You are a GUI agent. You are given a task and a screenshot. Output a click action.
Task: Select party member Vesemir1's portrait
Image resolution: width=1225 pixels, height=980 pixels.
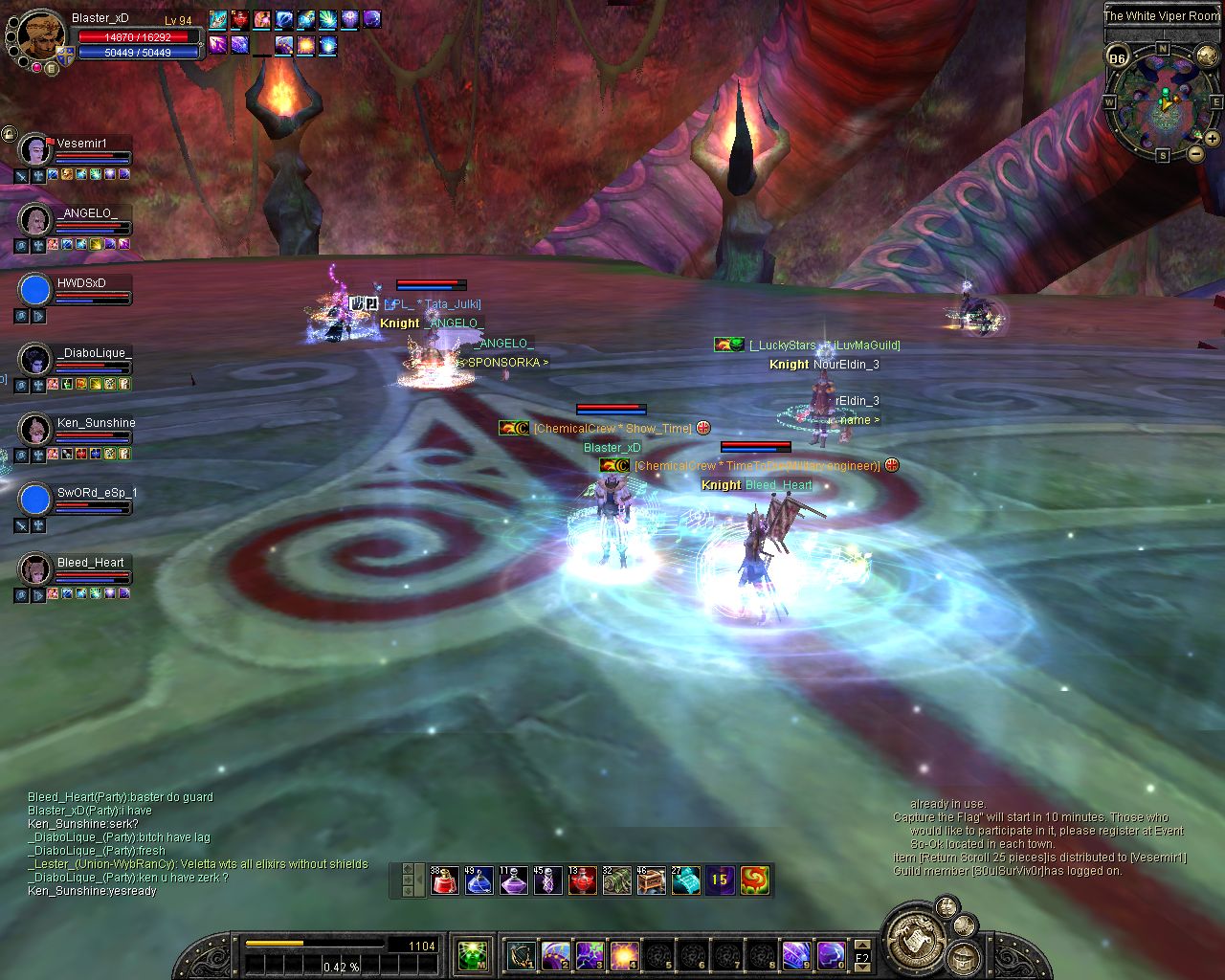click(x=35, y=149)
